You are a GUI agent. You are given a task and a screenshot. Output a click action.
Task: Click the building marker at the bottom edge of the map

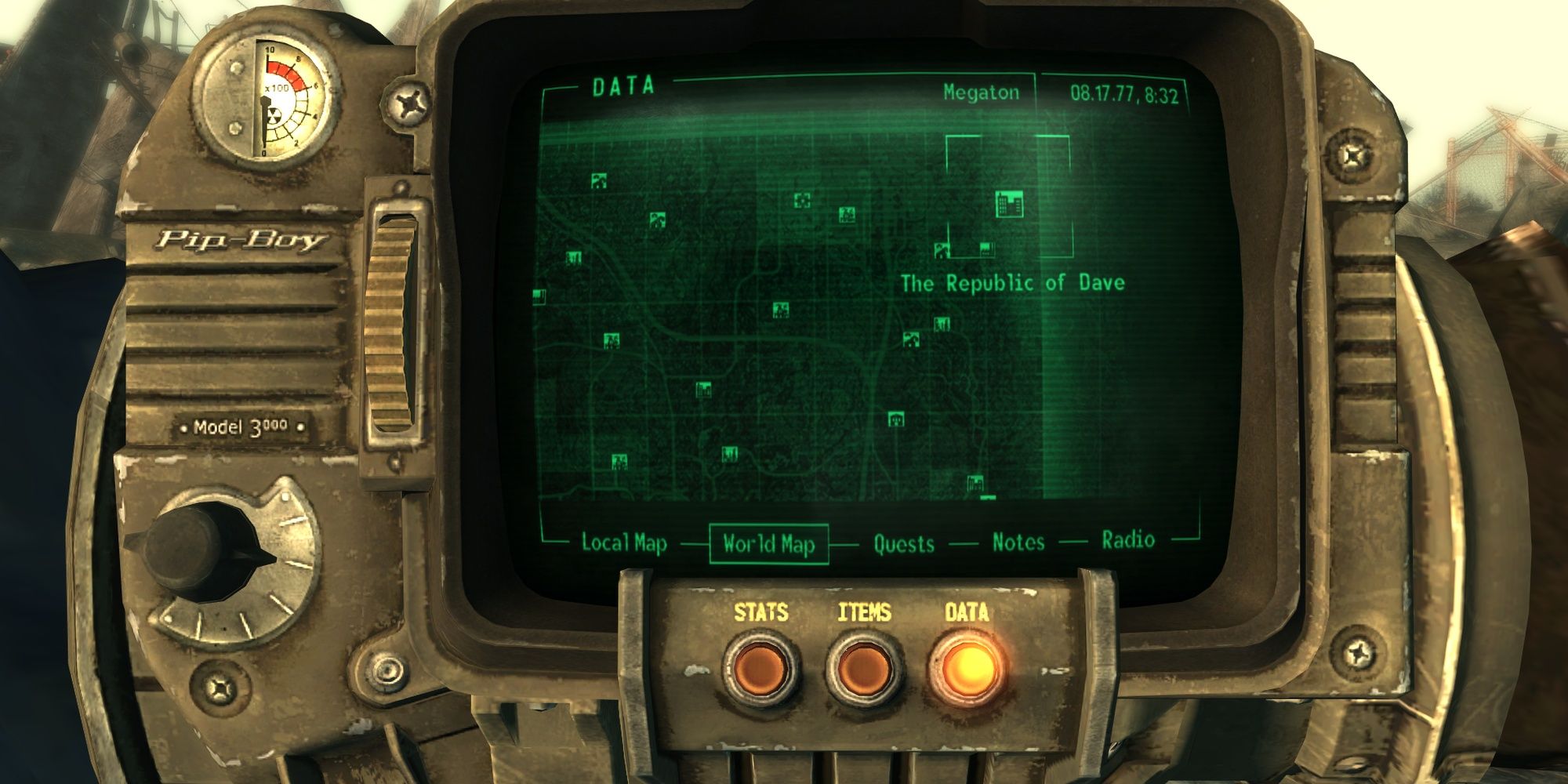[975, 485]
